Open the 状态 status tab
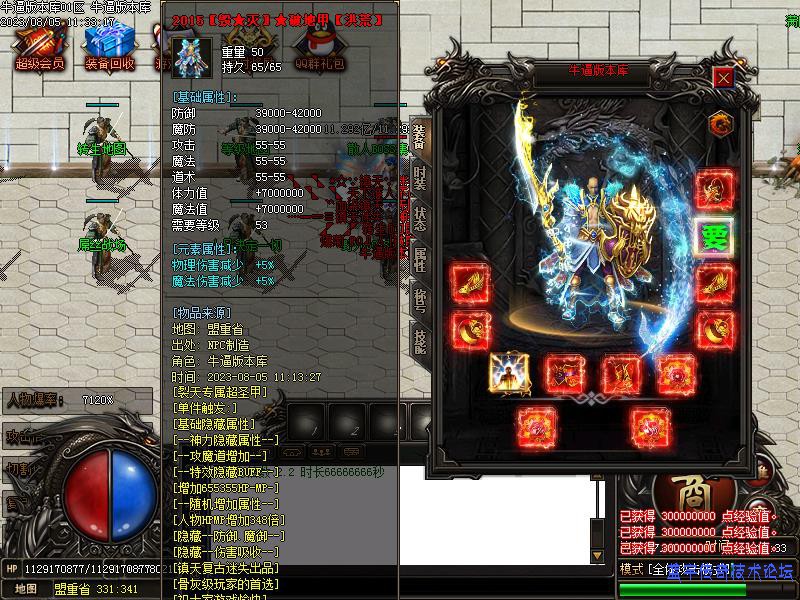 point(419,220)
